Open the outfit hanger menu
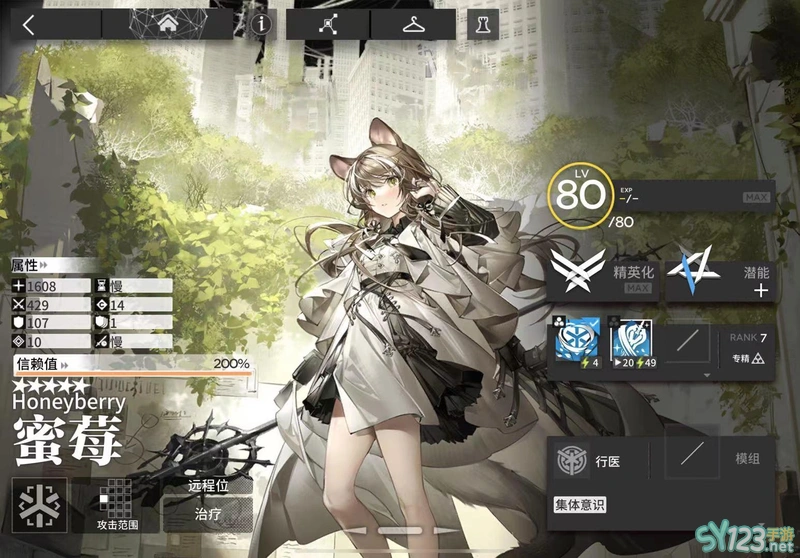The height and width of the screenshot is (558, 800). pos(412,24)
